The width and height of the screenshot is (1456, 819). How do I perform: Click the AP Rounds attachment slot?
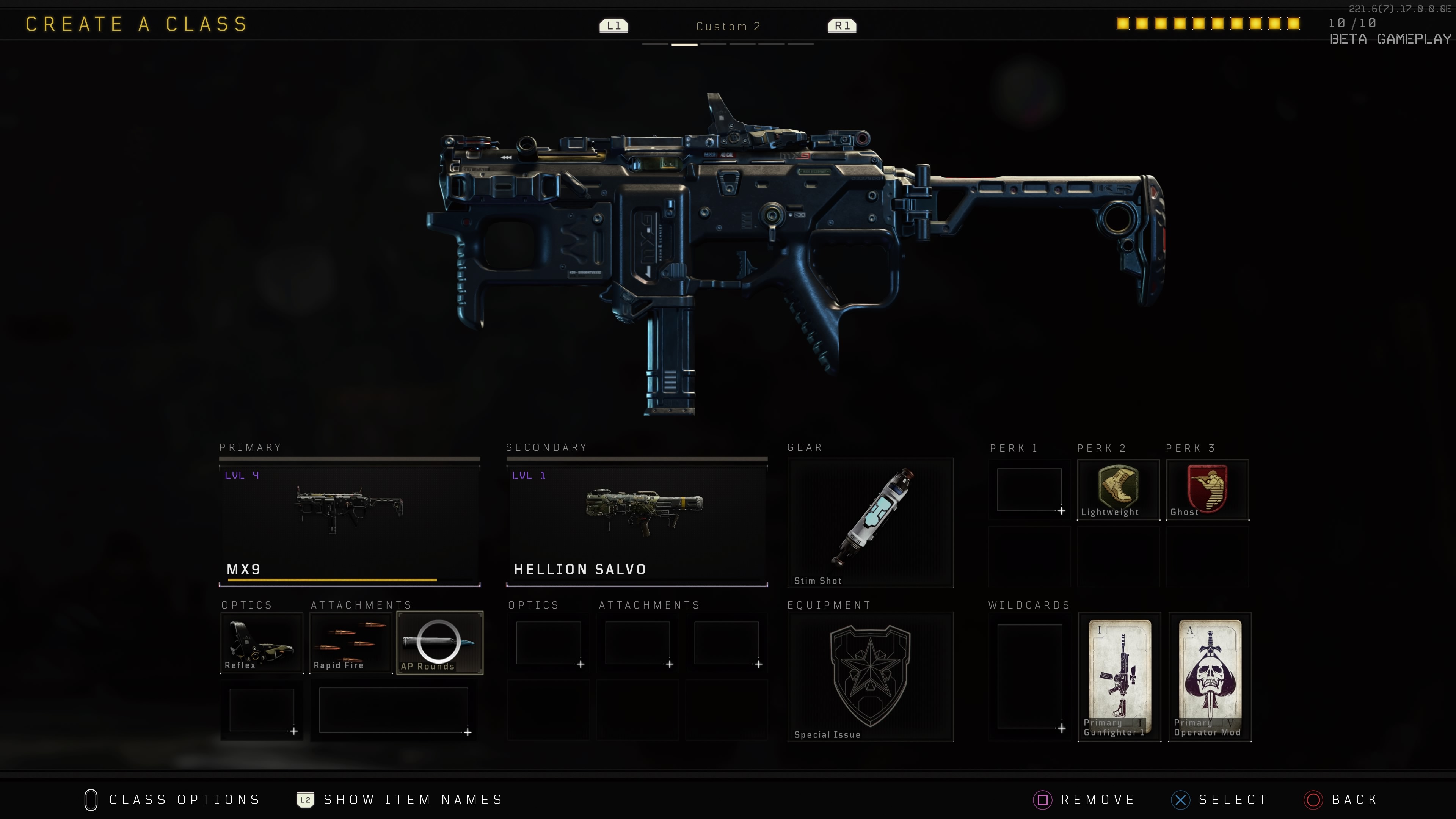(x=440, y=643)
